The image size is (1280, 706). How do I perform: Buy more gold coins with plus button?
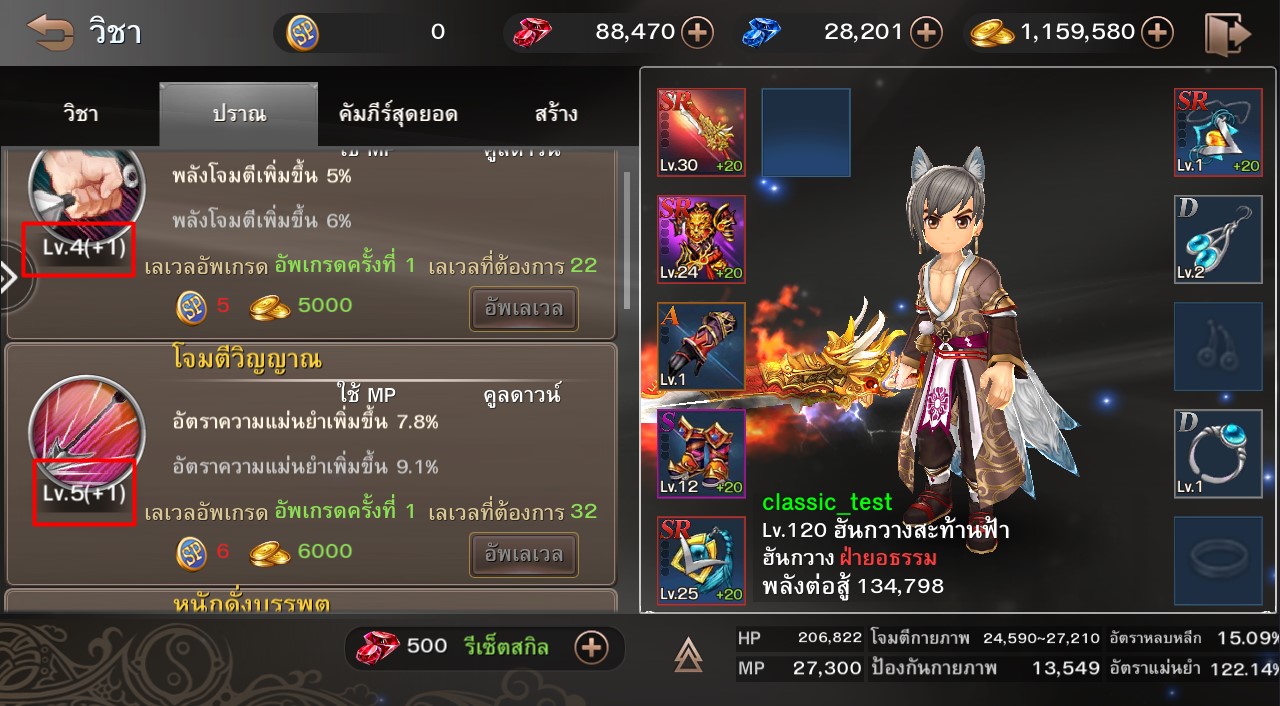click(1157, 33)
